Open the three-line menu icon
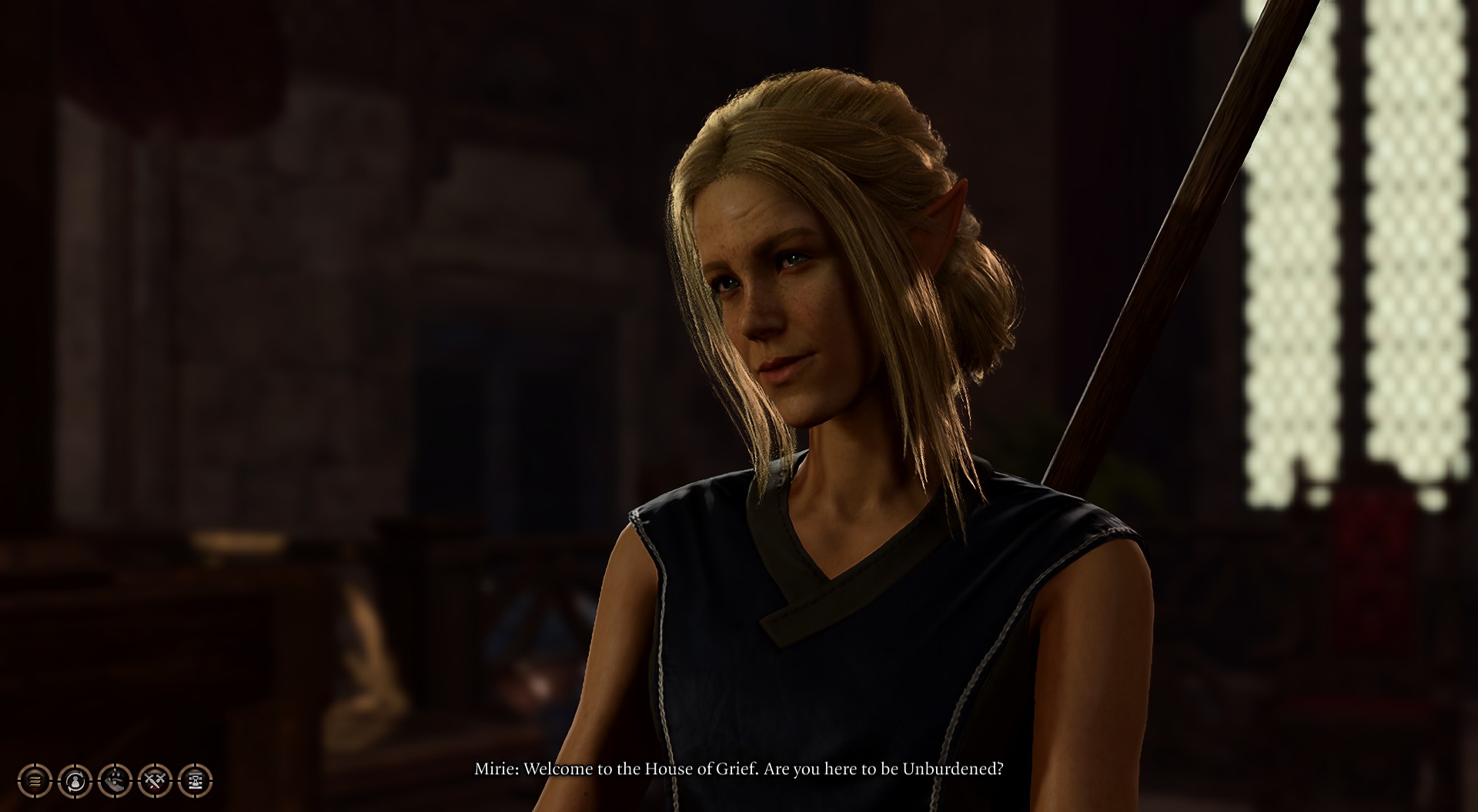The height and width of the screenshot is (812, 1478). (x=35, y=781)
